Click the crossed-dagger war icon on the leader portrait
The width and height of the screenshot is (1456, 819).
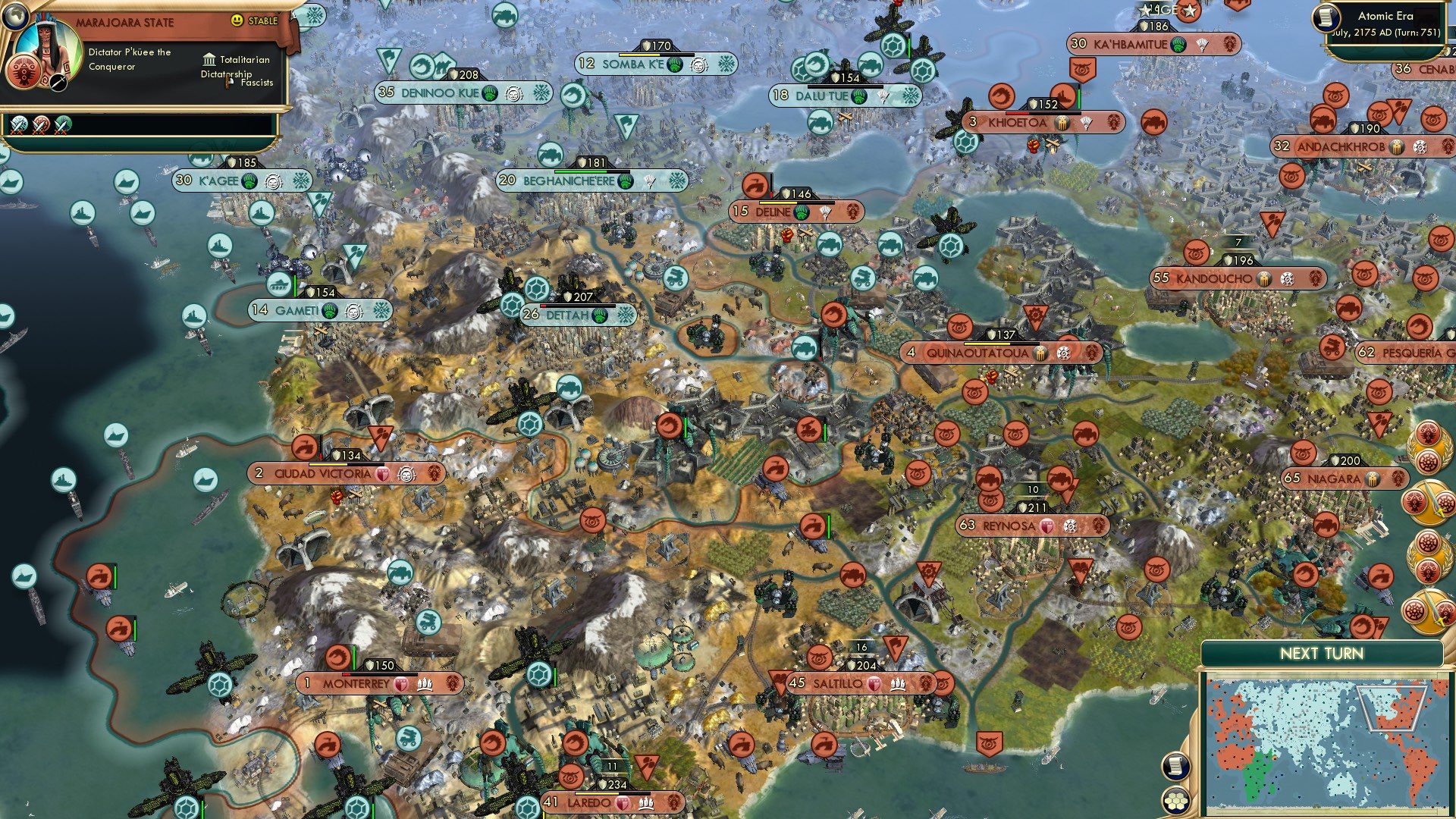click(x=58, y=82)
